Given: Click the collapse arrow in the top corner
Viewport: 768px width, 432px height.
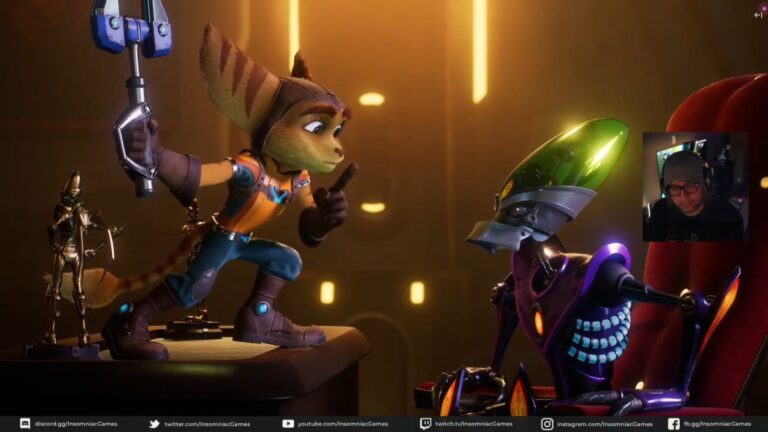Looking at the screenshot, I should coord(759,14).
